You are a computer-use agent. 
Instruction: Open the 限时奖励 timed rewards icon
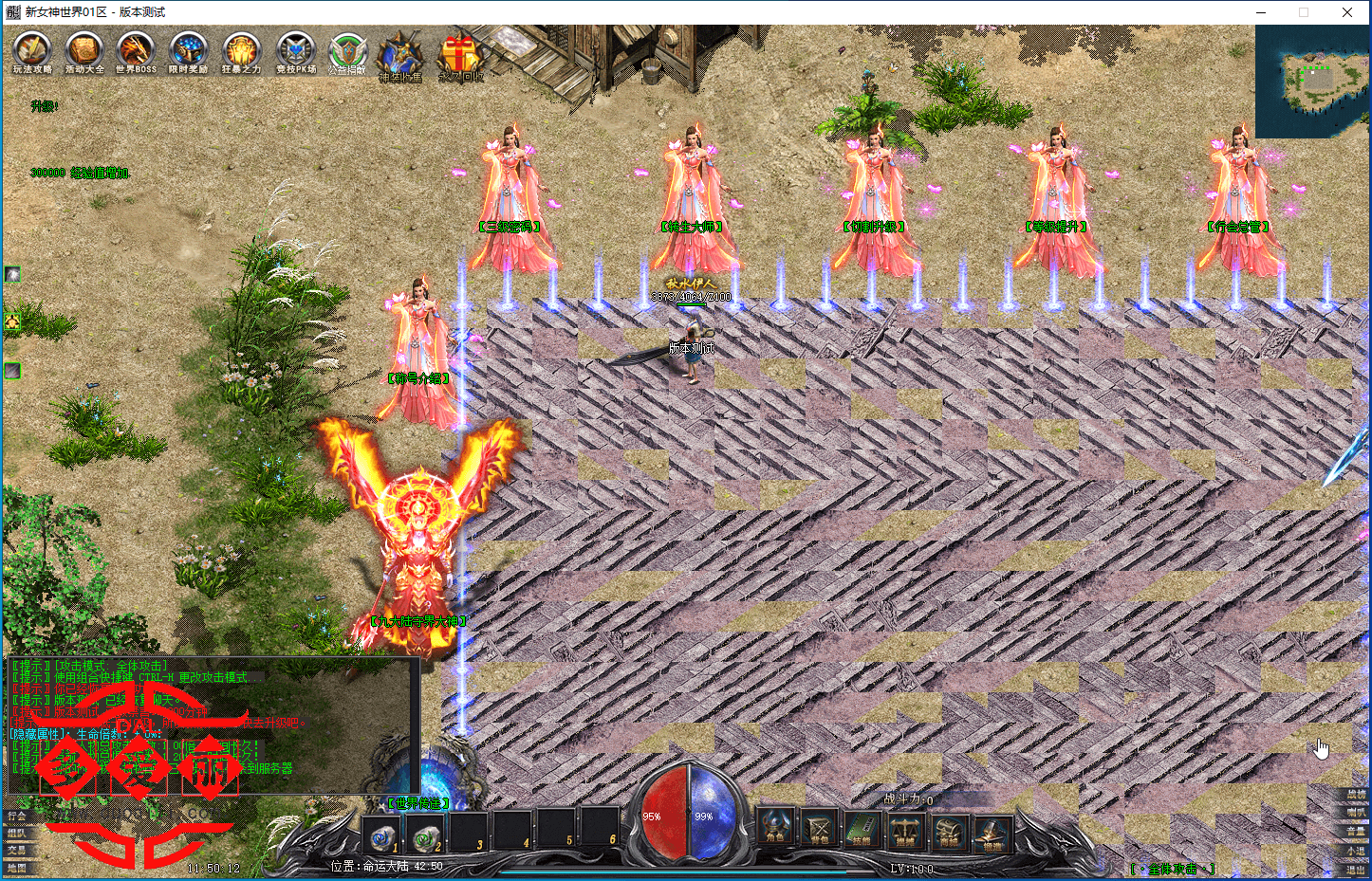point(188,51)
